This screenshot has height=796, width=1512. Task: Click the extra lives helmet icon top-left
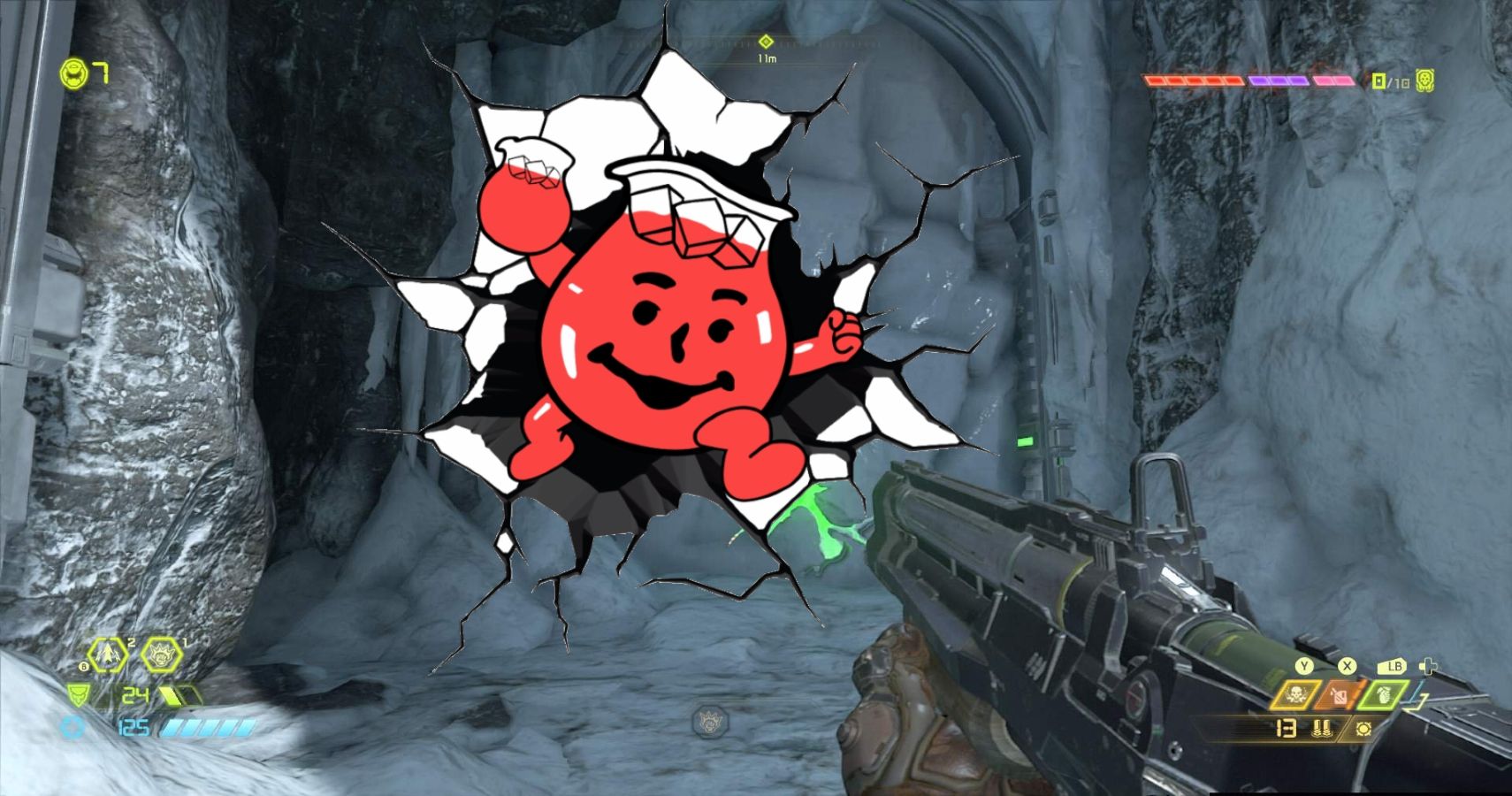[x=75, y=74]
